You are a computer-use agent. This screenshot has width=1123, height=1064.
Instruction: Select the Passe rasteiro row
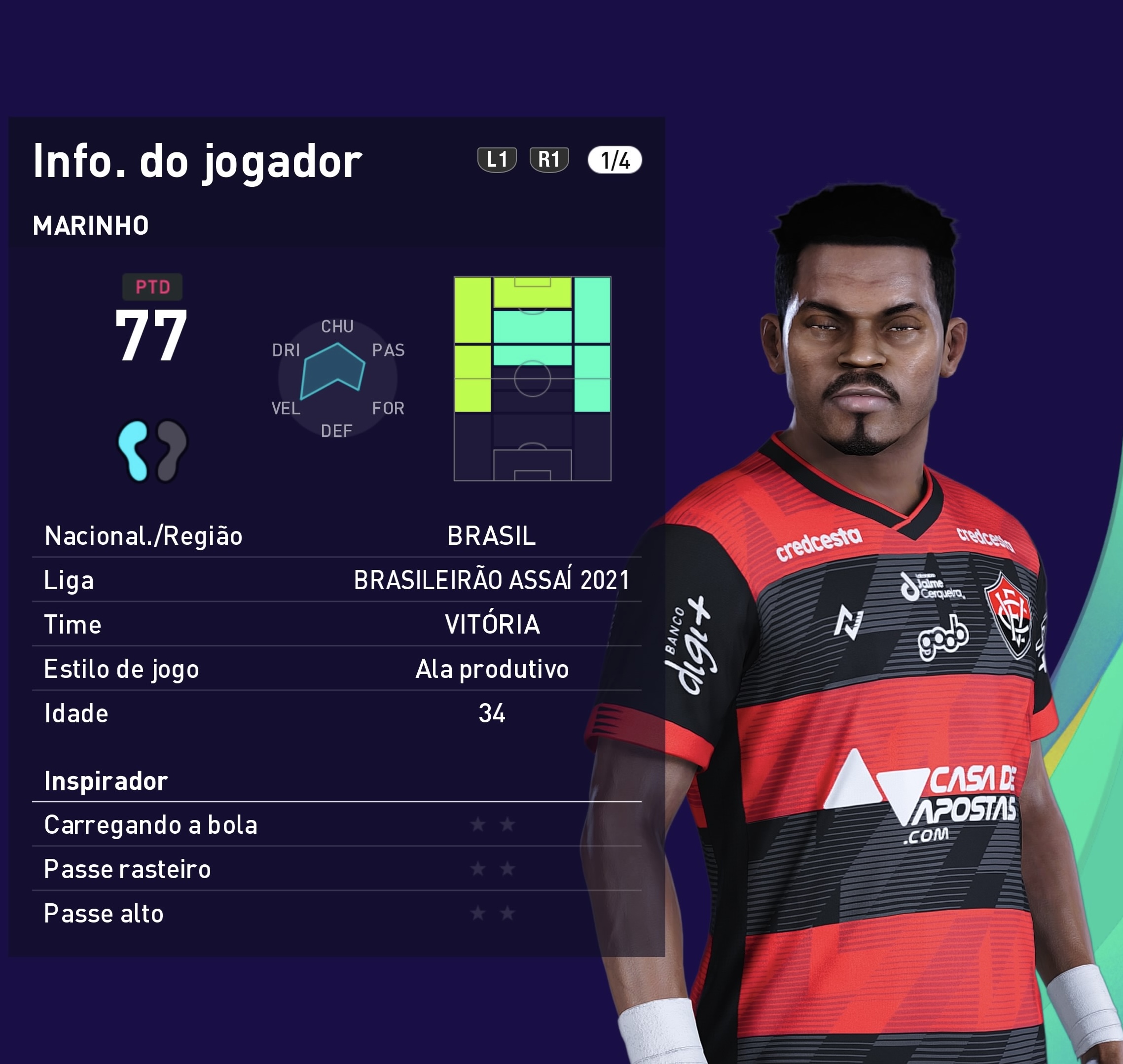click(336, 869)
